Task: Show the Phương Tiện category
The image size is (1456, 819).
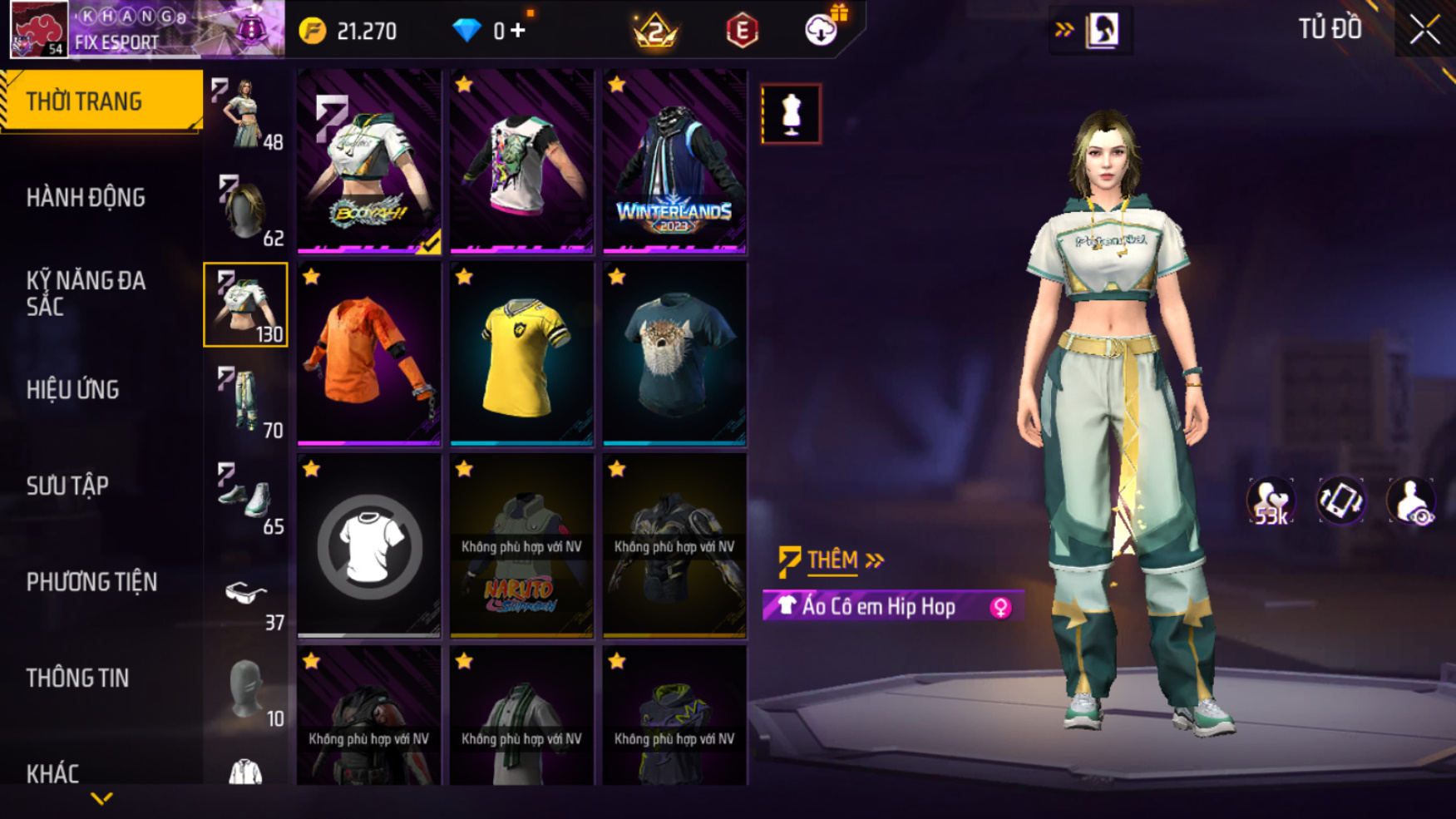Action: click(91, 582)
